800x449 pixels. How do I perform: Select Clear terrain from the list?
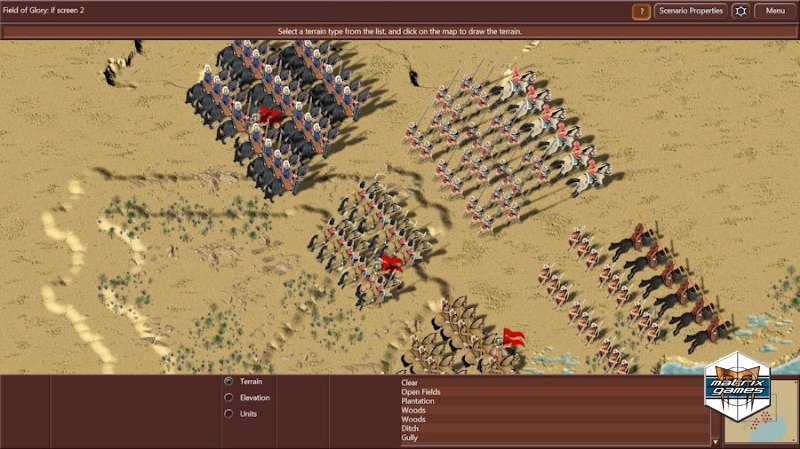coord(409,382)
